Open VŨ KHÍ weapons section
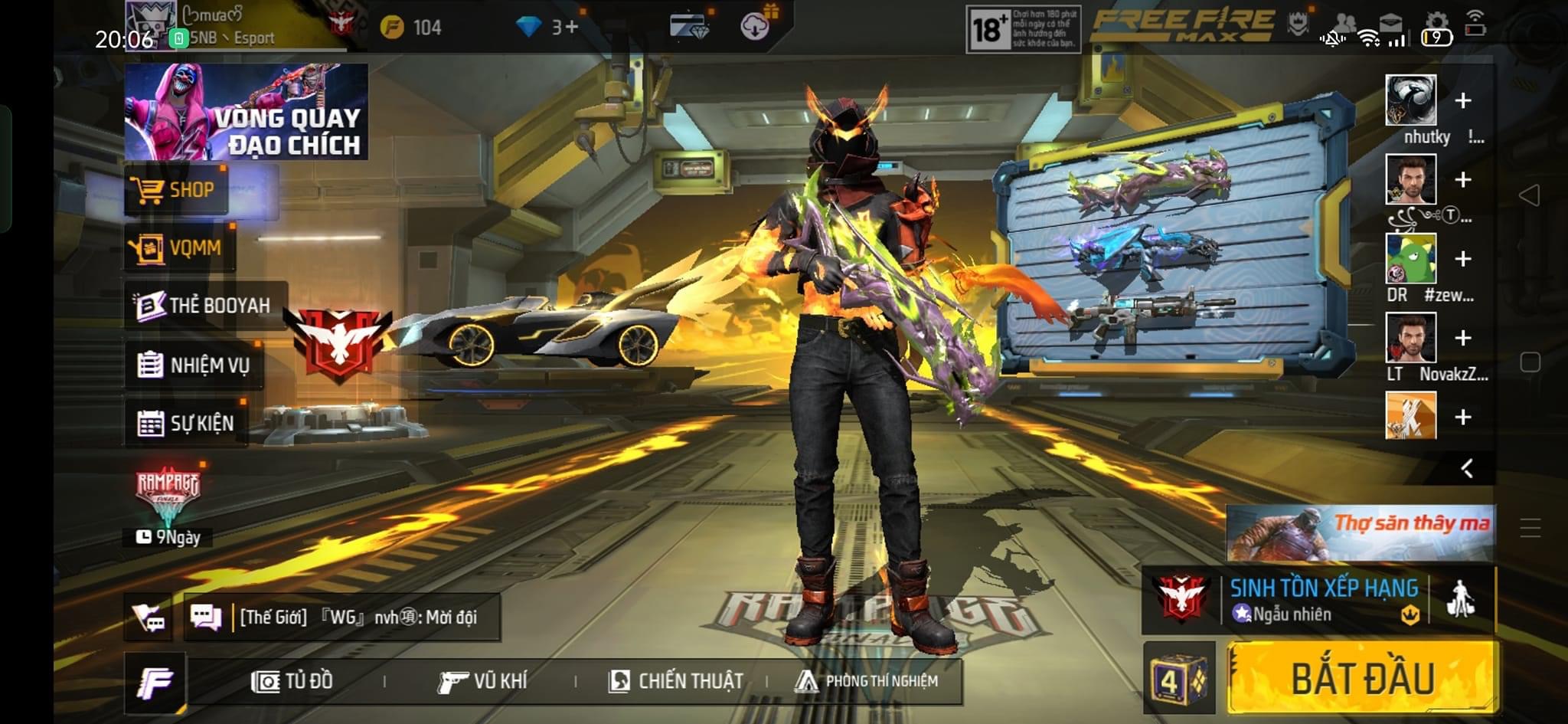 coord(483,681)
